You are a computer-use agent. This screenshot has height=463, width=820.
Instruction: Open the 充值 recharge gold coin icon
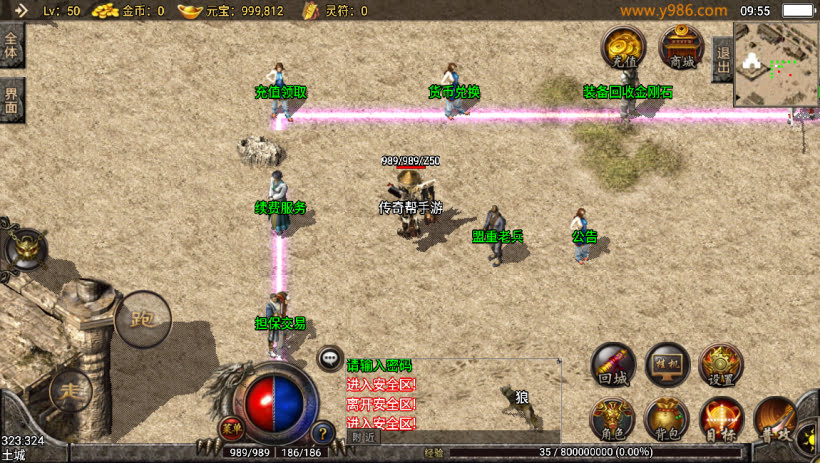pos(624,48)
